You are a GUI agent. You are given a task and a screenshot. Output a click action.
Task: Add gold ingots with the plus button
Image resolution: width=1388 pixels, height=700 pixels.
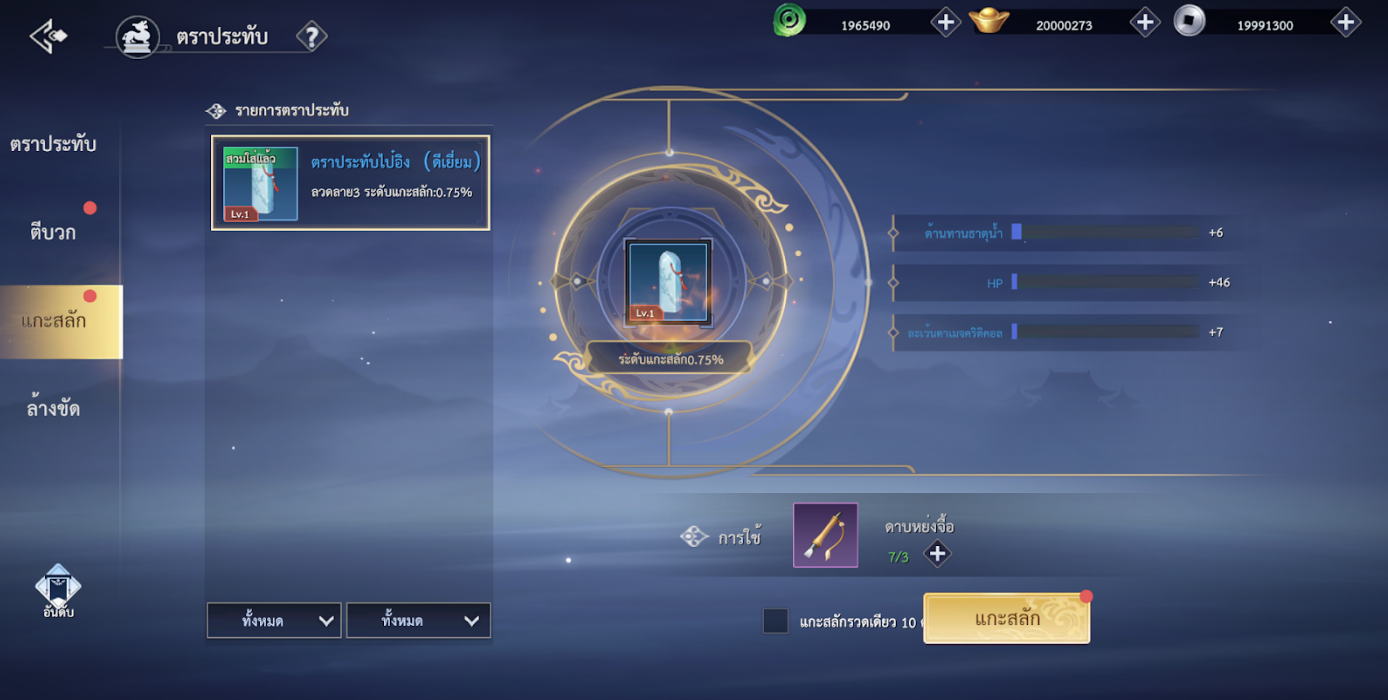(1144, 22)
